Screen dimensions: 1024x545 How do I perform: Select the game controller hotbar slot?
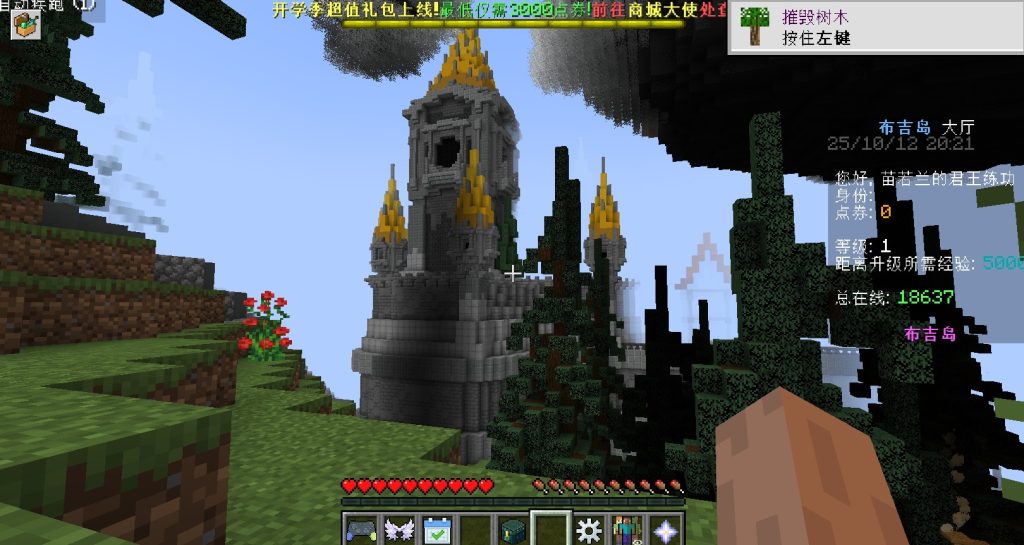(x=360, y=529)
